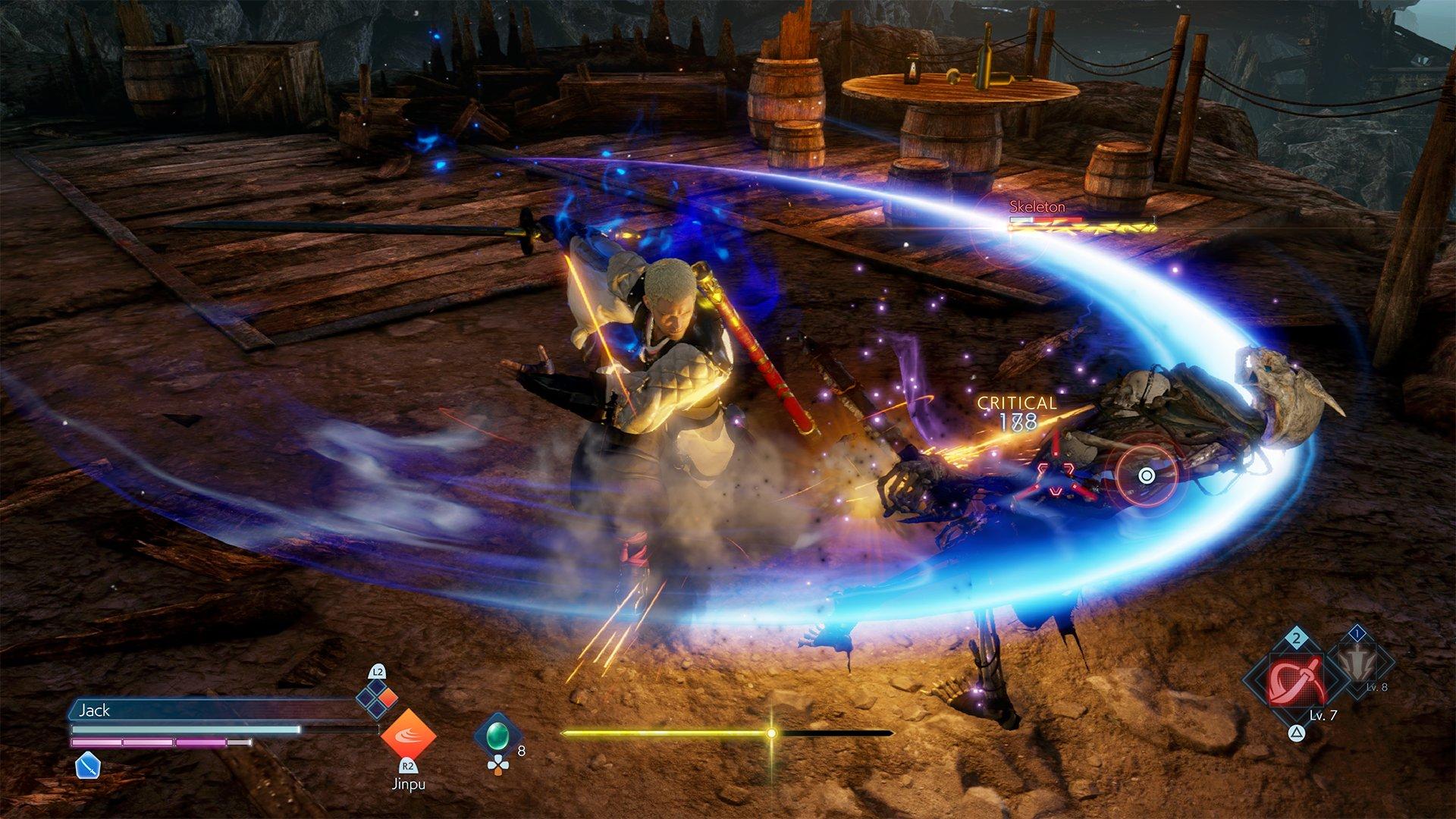This screenshot has width=1456, height=819.
Task: Click Jack's cyan HP bar
Action: coord(176,729)
